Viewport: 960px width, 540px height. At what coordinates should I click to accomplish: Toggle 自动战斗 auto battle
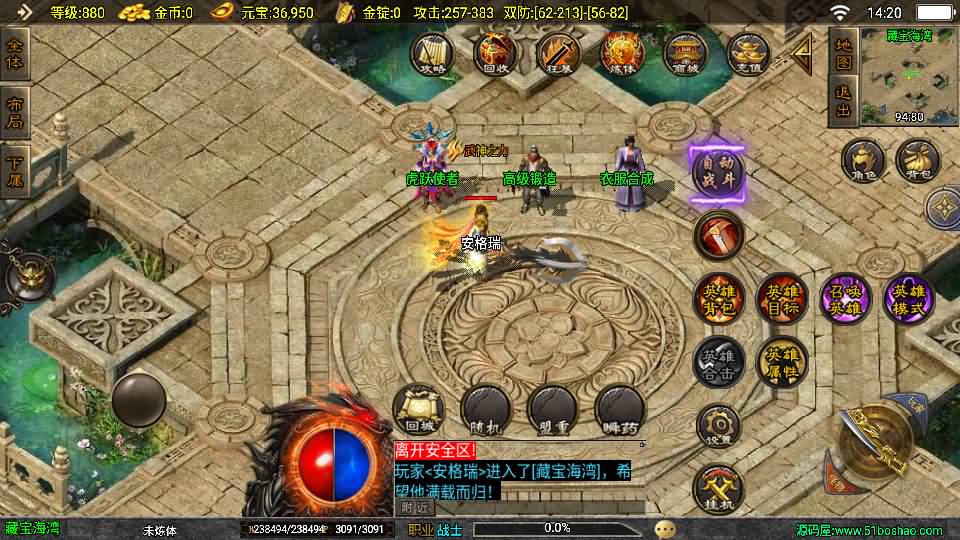717,174
